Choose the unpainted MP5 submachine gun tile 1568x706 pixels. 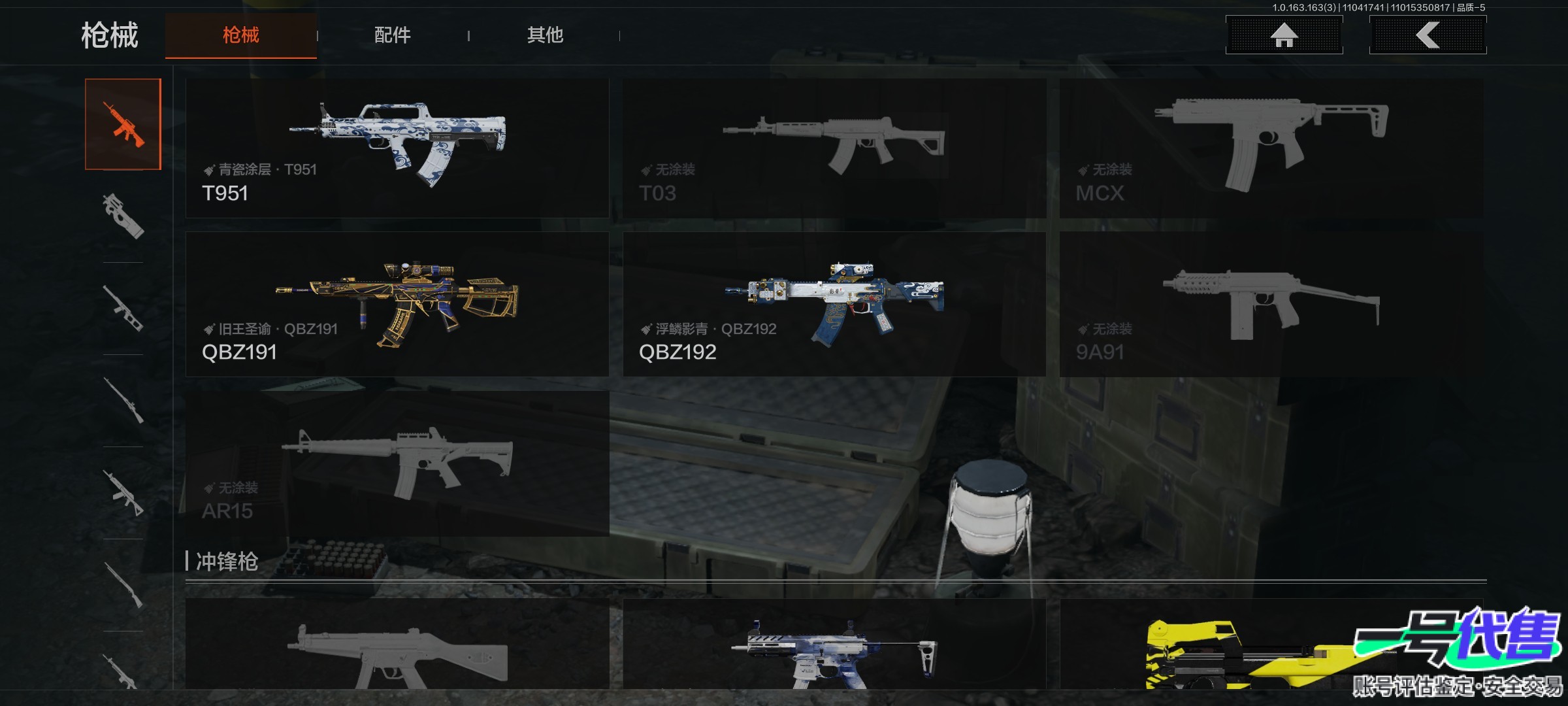397,647
